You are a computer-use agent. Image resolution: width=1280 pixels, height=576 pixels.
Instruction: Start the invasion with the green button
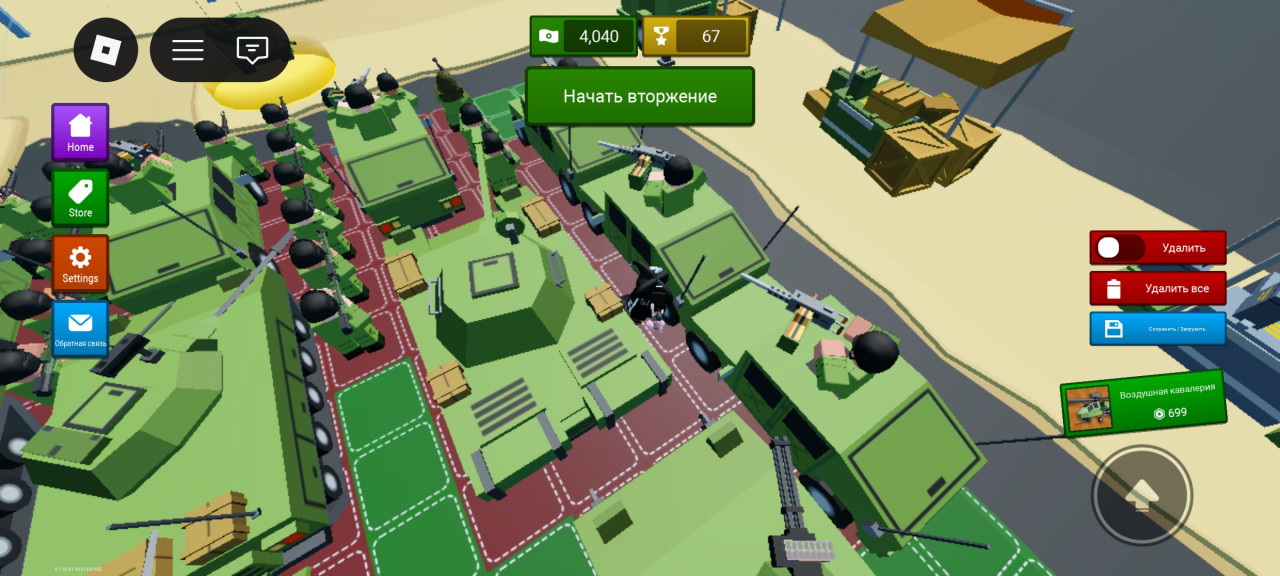point(640,97)
